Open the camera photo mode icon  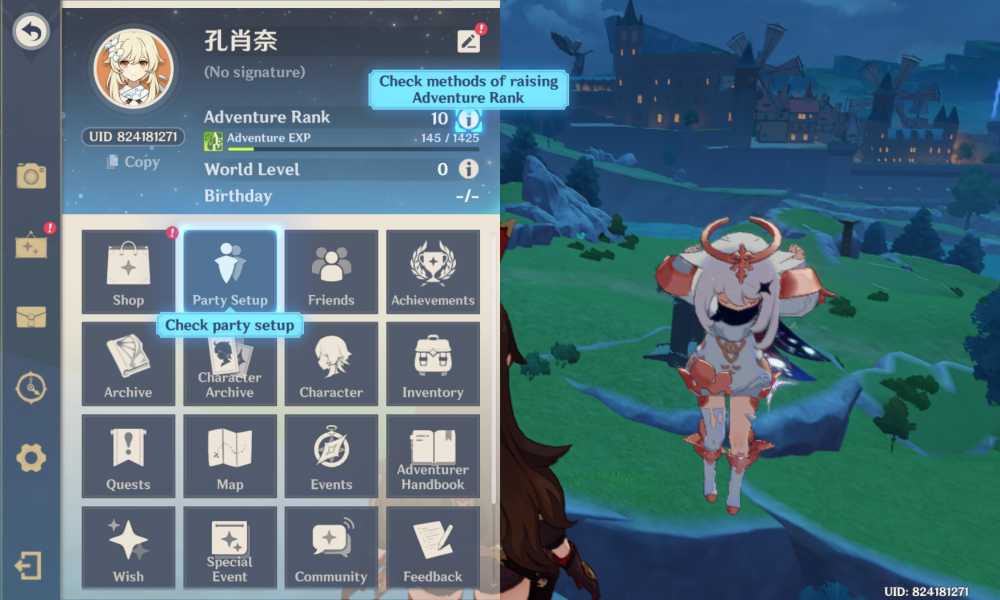[x=31, y=177]
